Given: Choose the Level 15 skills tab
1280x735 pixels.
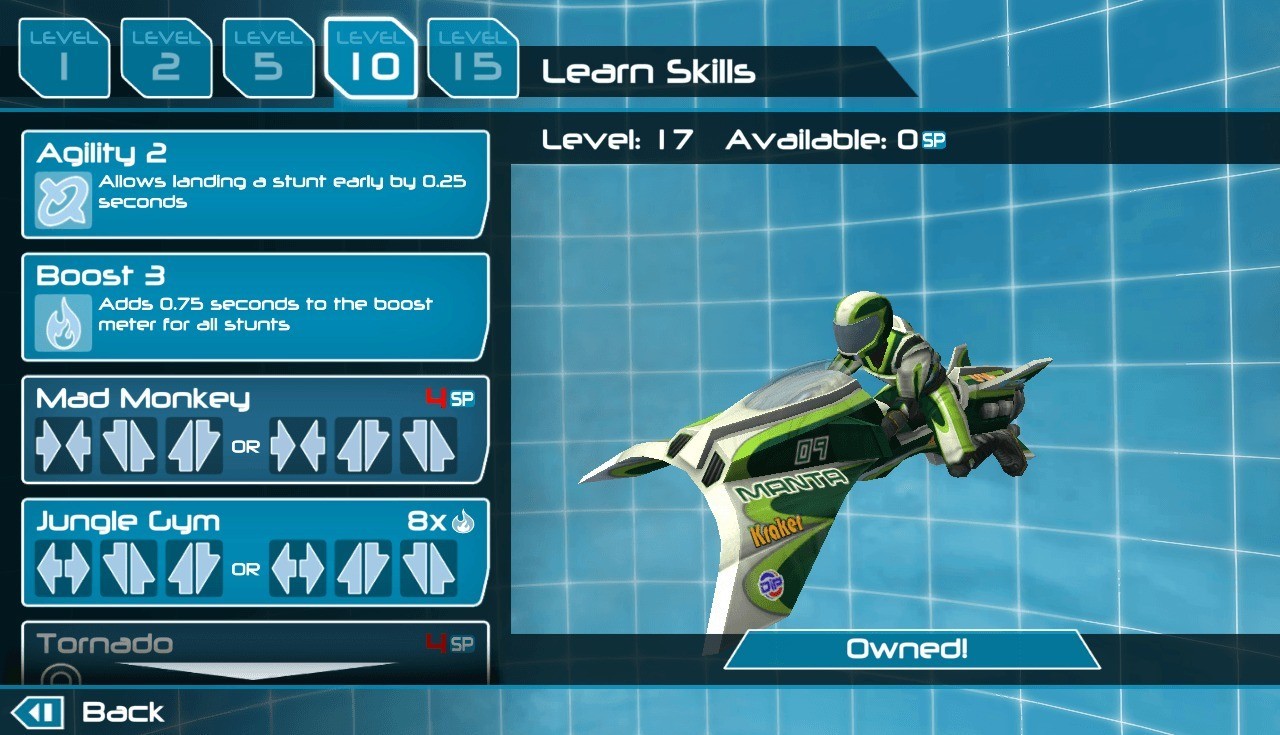Looking at the screenshot, I should click(x=473, y=58).
